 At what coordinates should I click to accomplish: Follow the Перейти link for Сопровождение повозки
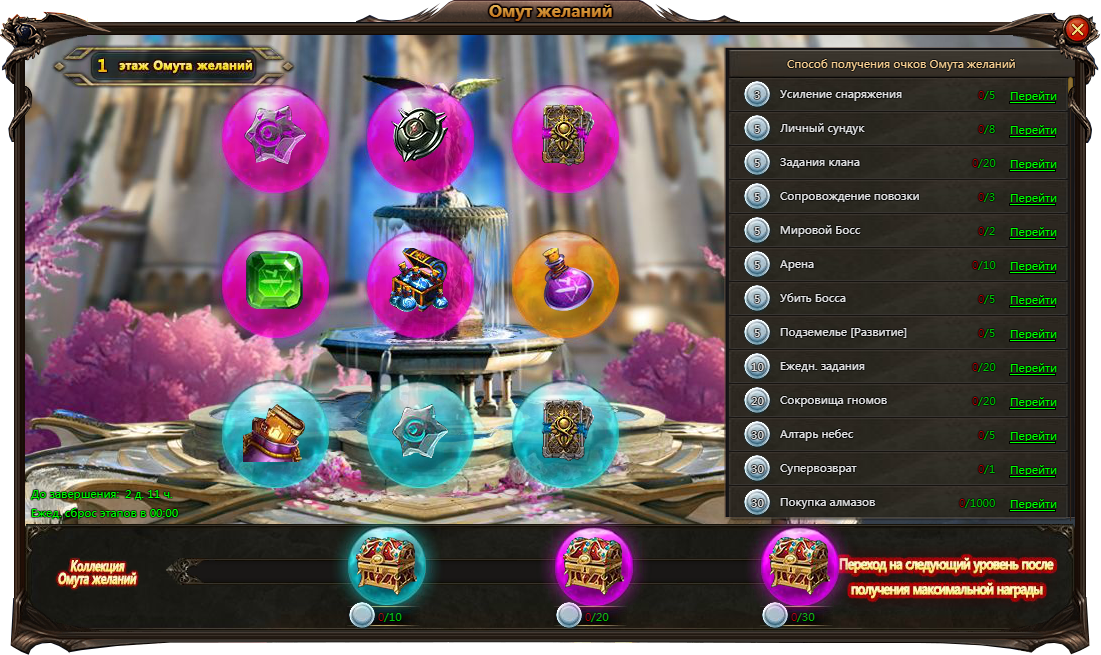point(1033,198)
